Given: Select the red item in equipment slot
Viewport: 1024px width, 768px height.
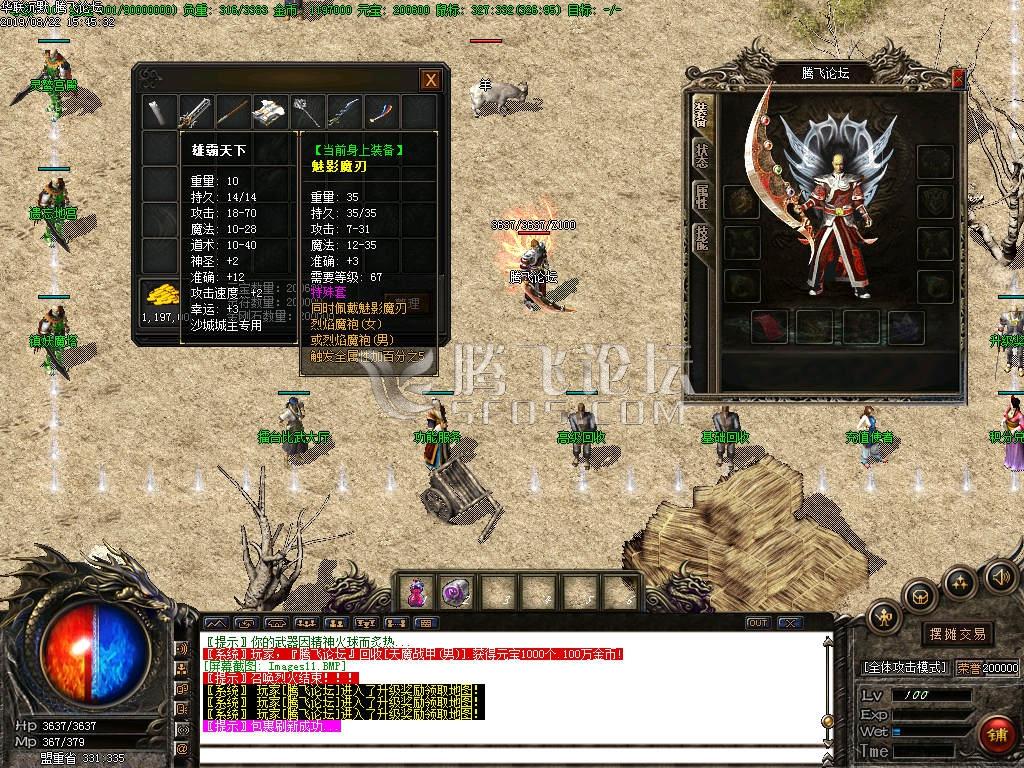Looking at the screenshot, I should tap(769, 327).
